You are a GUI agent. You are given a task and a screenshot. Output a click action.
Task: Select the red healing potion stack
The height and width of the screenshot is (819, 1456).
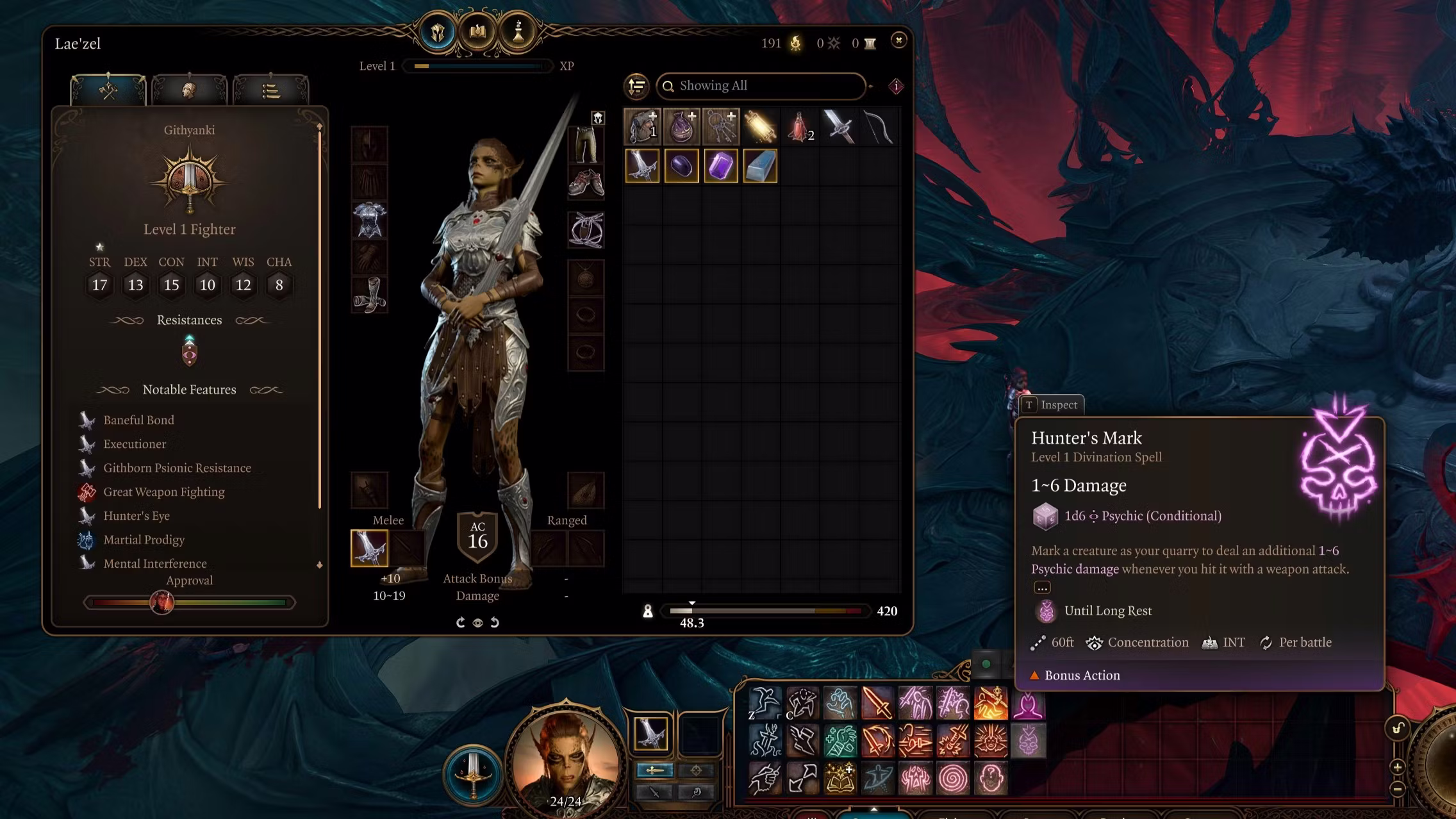[799, 126]
